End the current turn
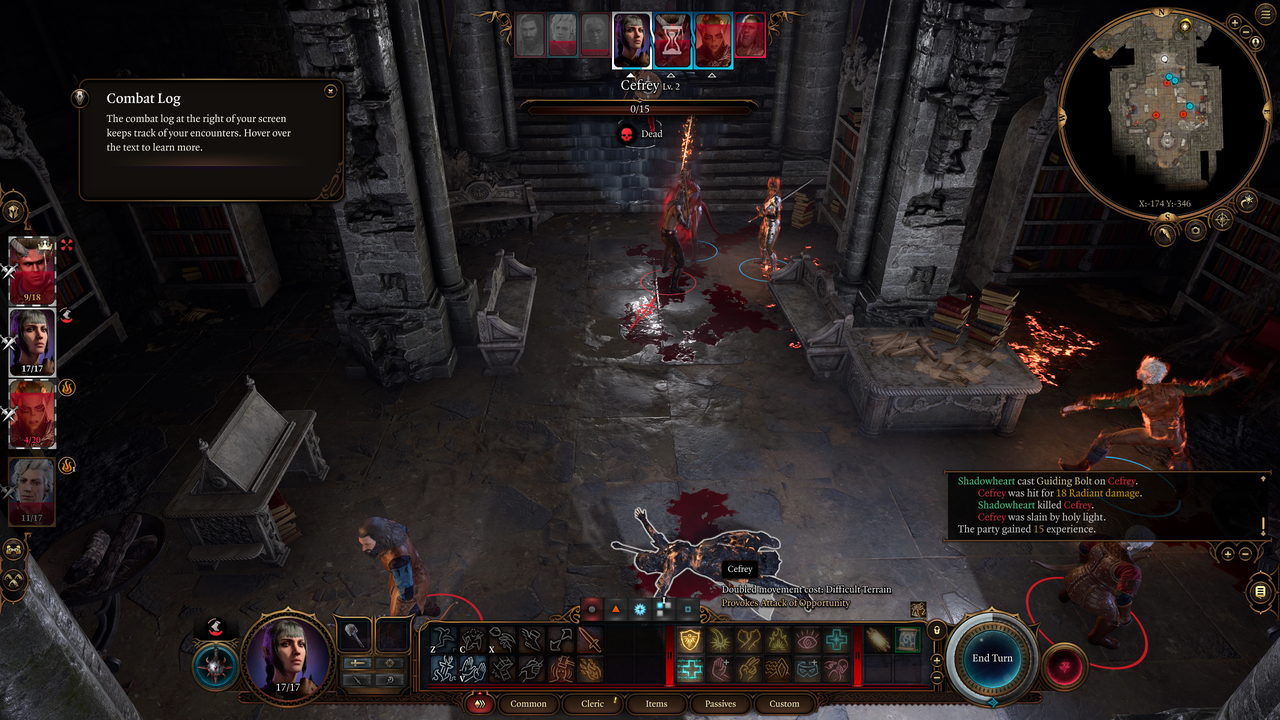The image size is (1280, 720). (x=992, y=658)
